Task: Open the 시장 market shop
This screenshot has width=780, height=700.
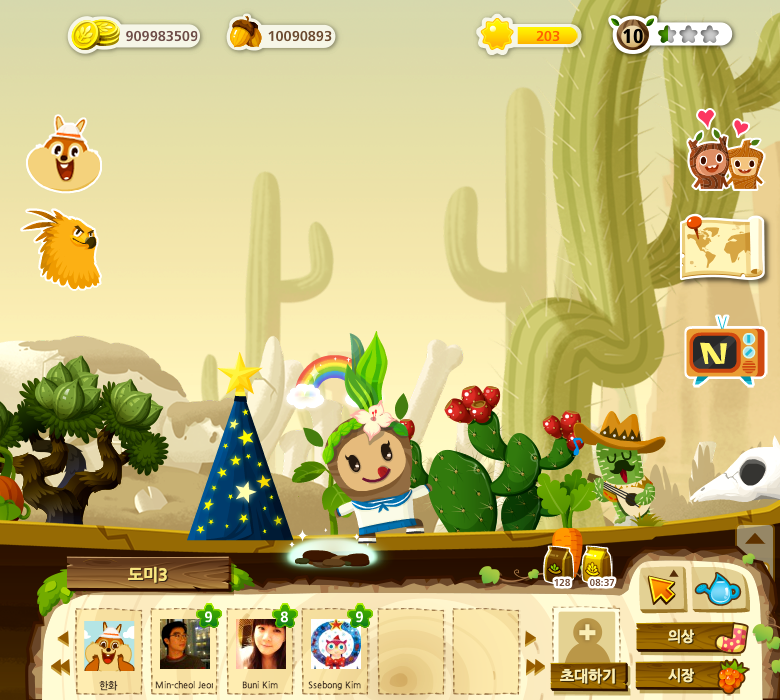Action: (x=690, y=675)
